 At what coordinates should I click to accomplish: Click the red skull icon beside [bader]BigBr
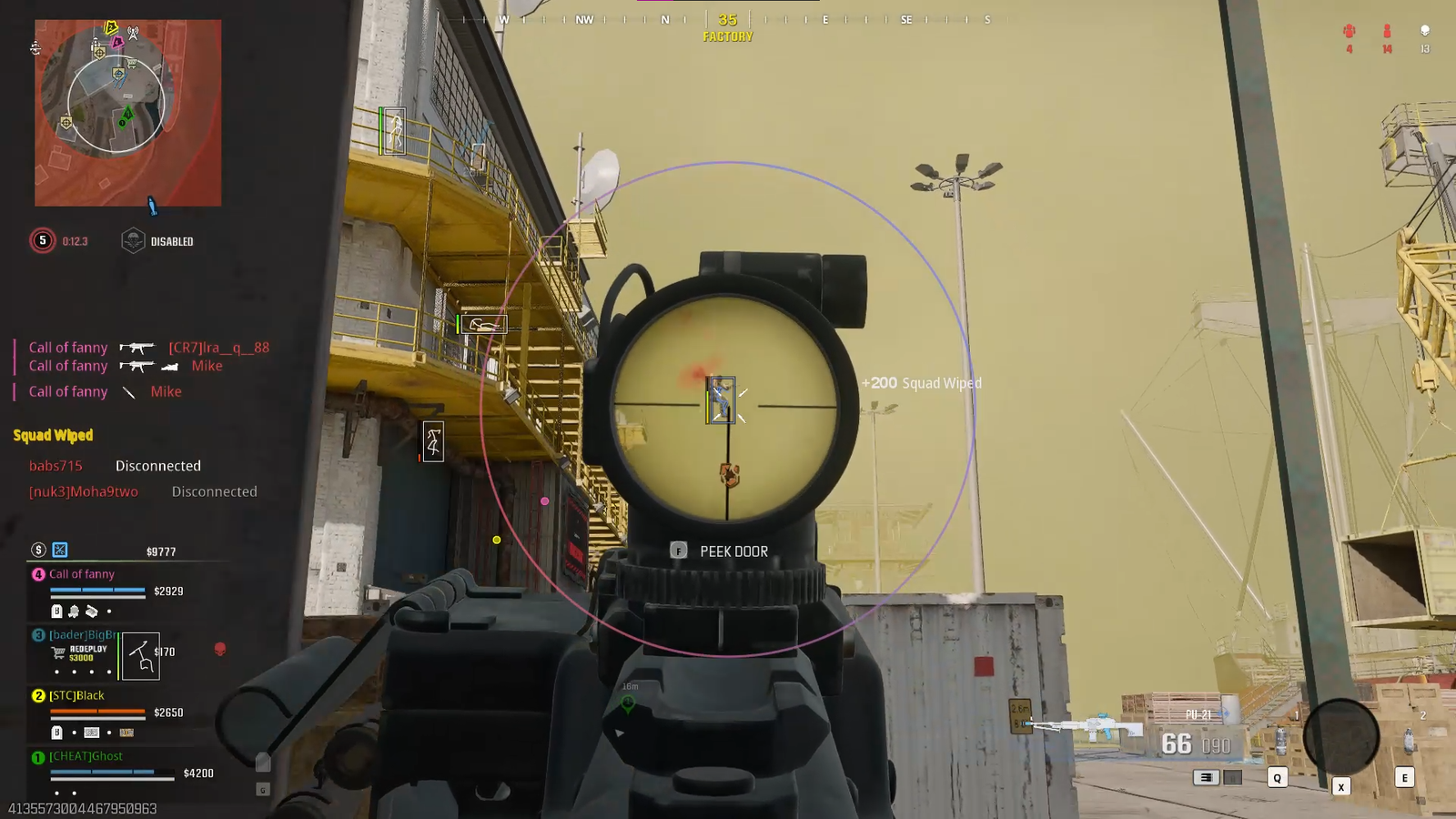(220, 650)
